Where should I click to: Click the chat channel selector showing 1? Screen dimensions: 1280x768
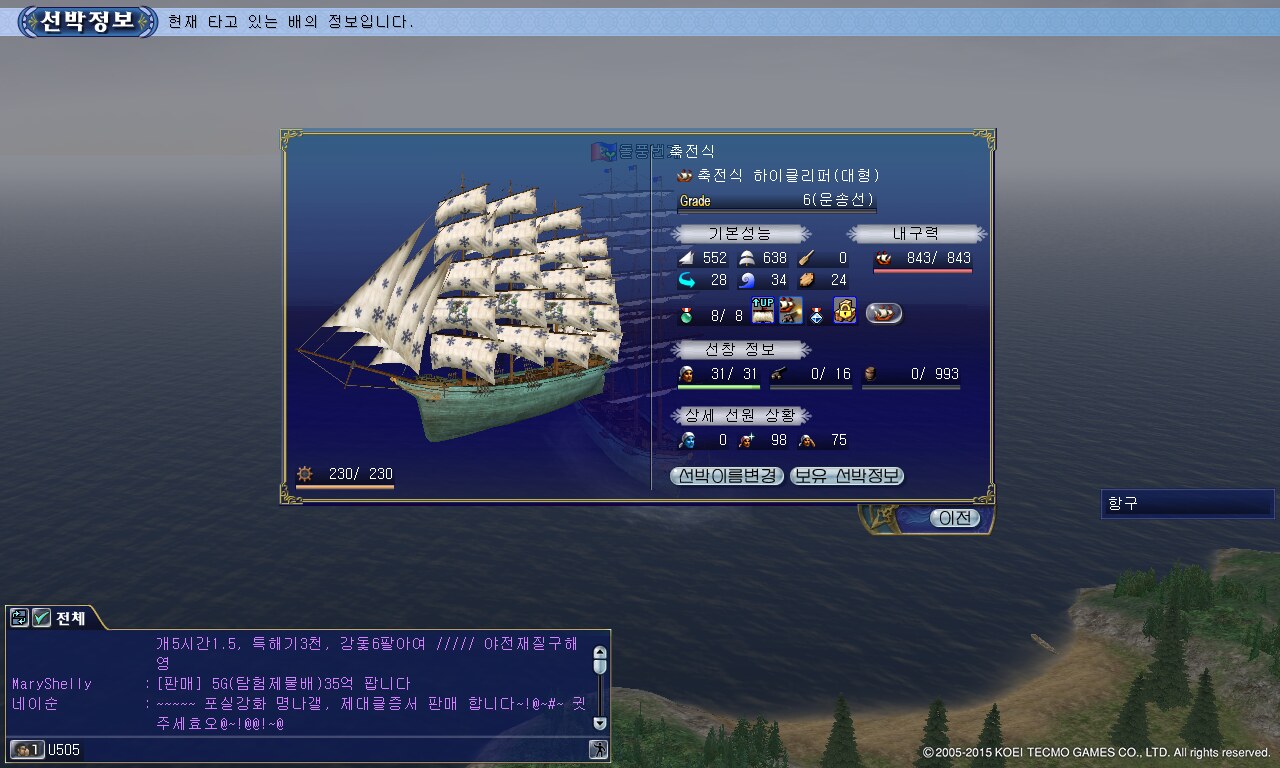pos(27,749)
